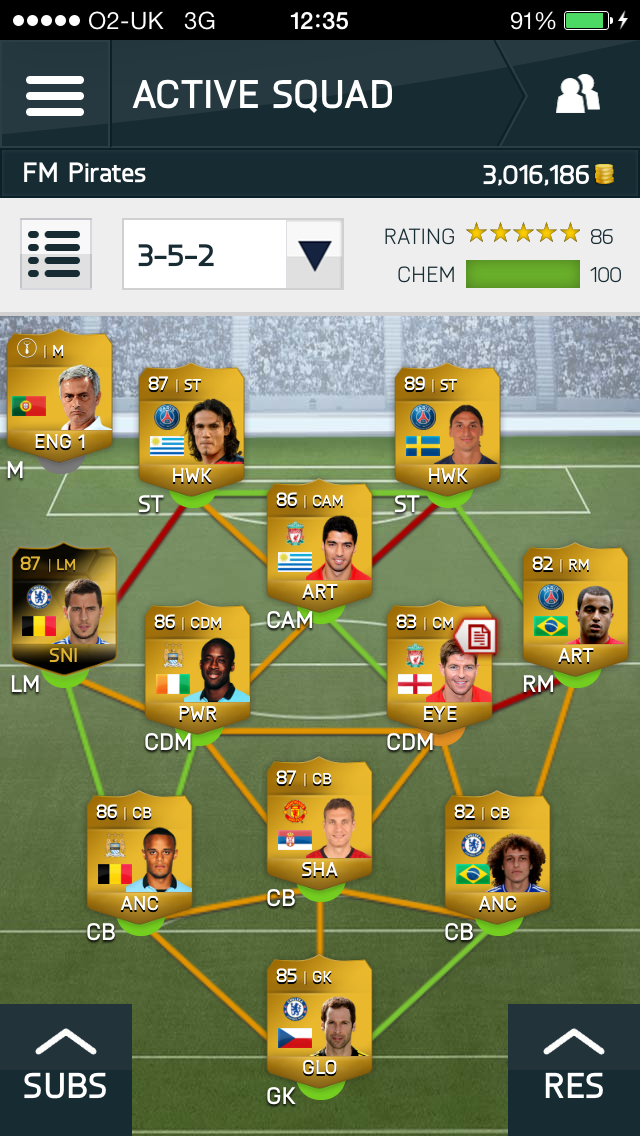
Task: Tap the 82 RM player card
Action: pyautogui.click(x=575, y=609)
